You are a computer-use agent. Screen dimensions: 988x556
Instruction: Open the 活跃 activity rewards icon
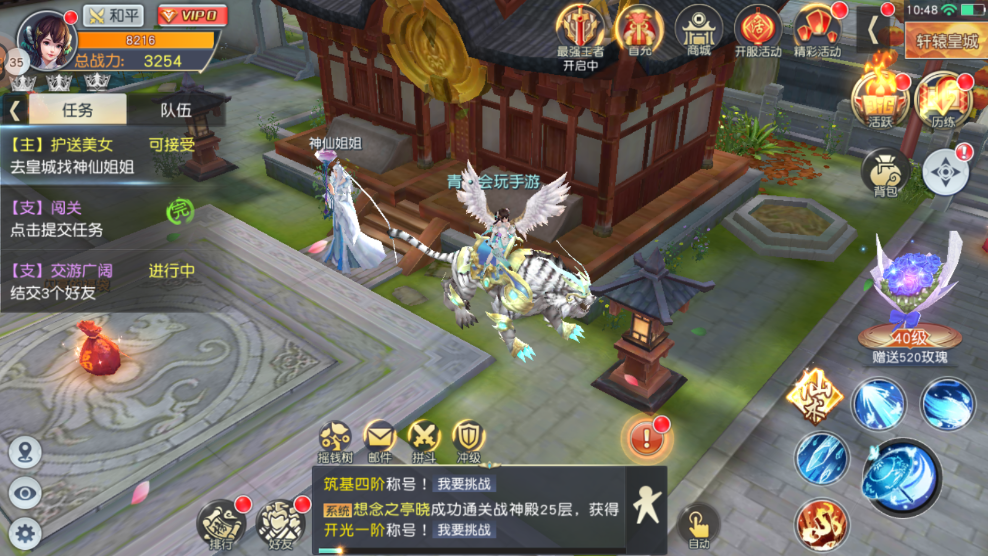coord(879,100)
